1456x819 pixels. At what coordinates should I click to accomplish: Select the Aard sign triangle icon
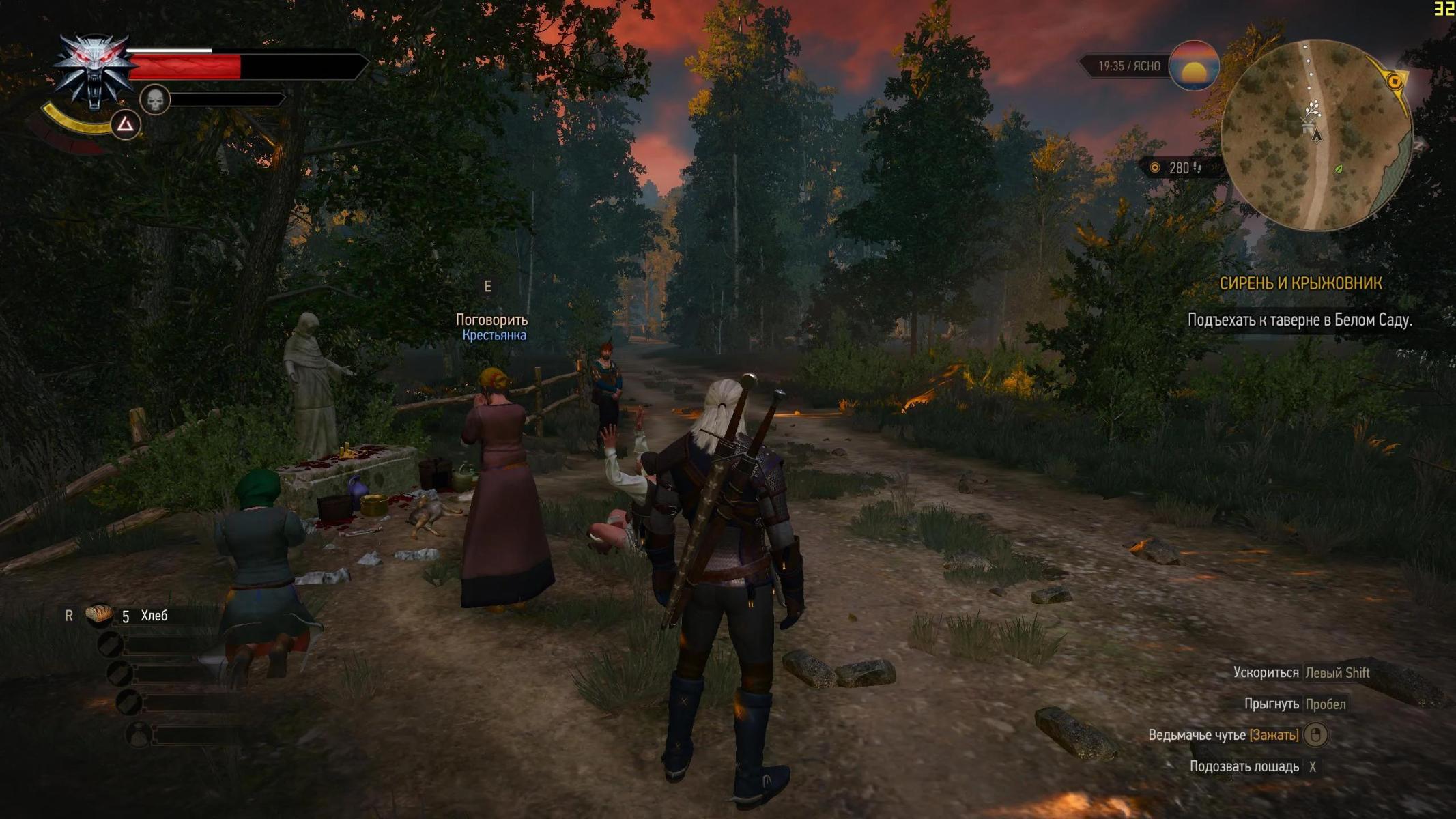tap(126, 124)
